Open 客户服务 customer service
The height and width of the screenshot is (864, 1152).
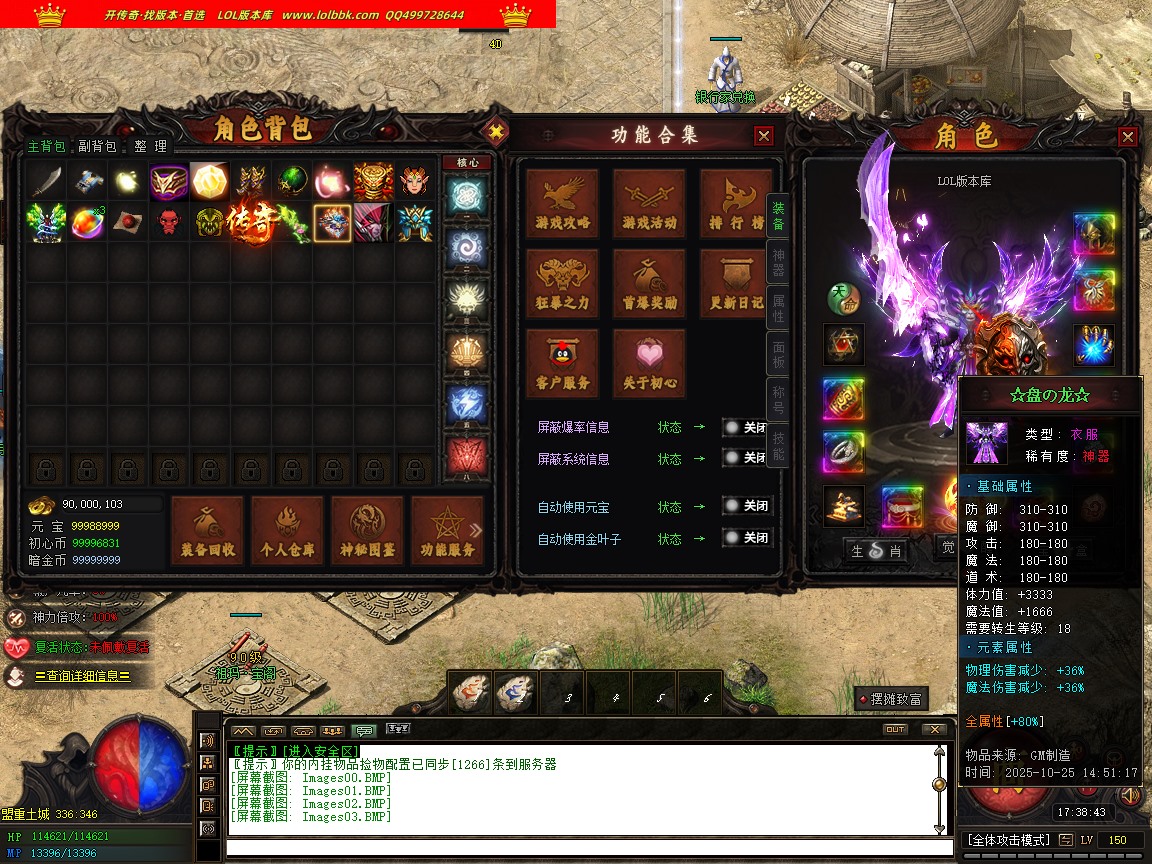[x=563, y=363]
